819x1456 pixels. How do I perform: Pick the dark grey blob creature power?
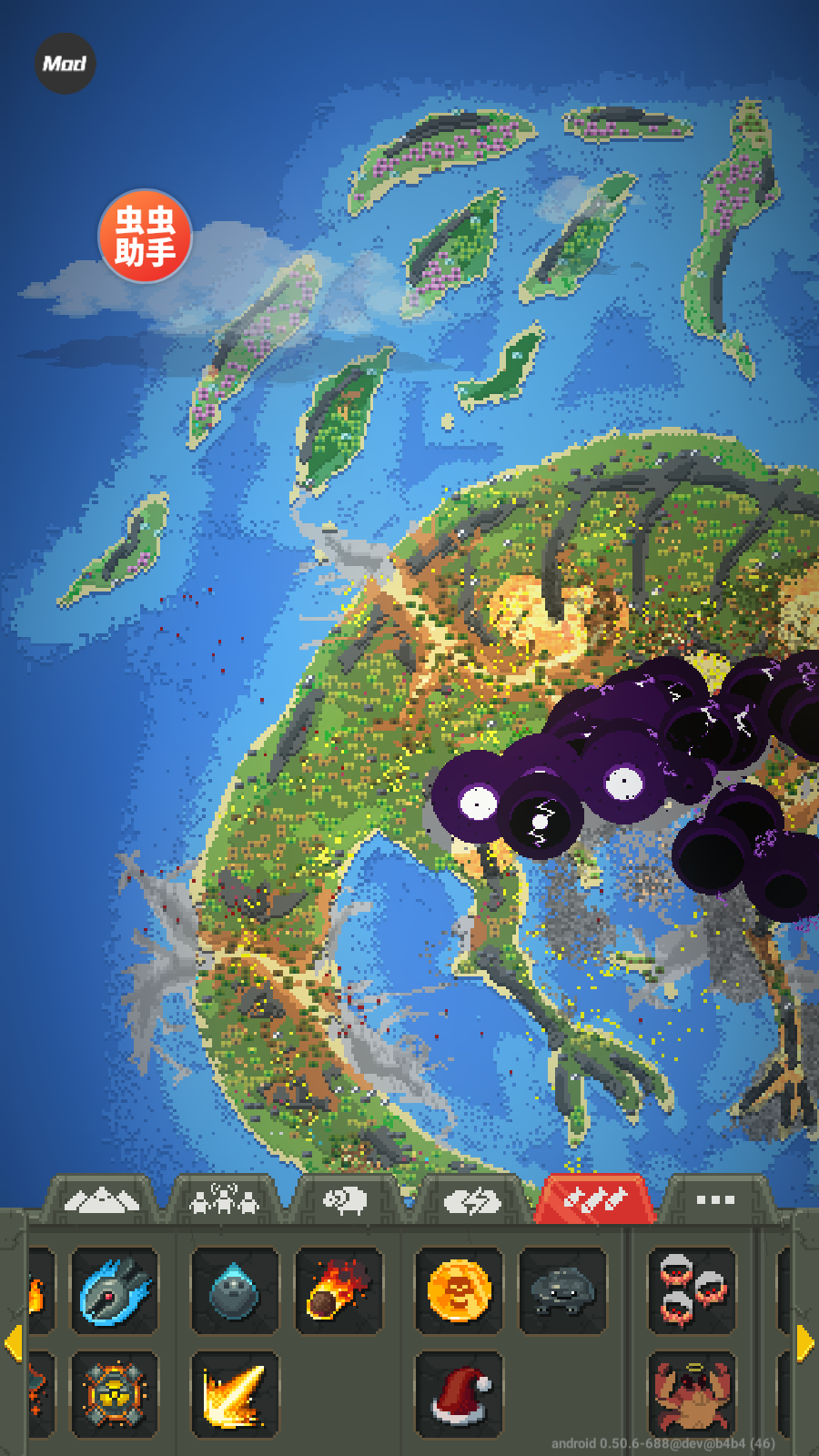[561, 1290]
